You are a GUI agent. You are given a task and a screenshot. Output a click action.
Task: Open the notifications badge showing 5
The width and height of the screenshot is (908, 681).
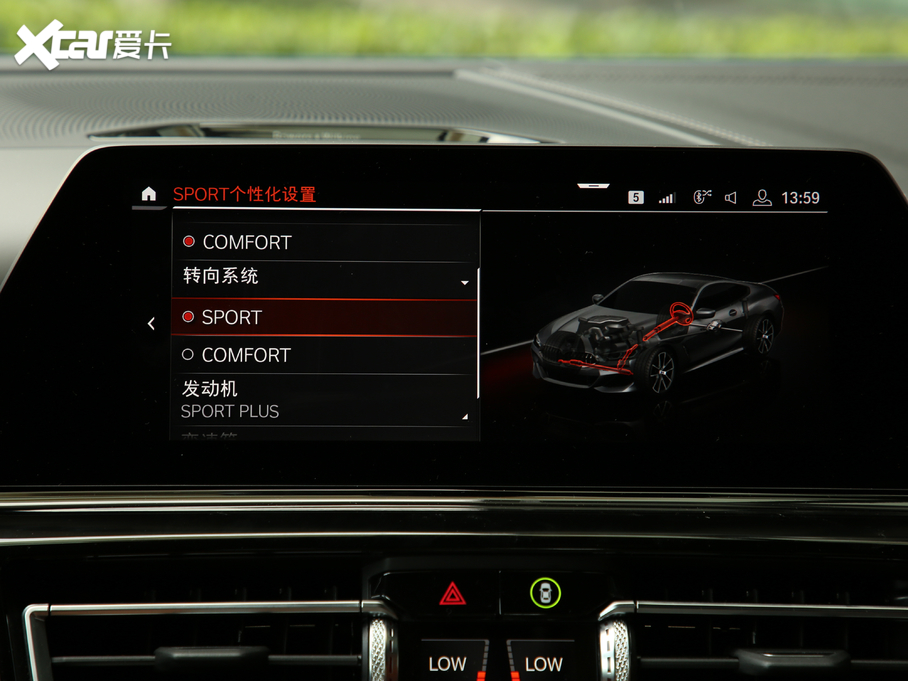[636, 198]
